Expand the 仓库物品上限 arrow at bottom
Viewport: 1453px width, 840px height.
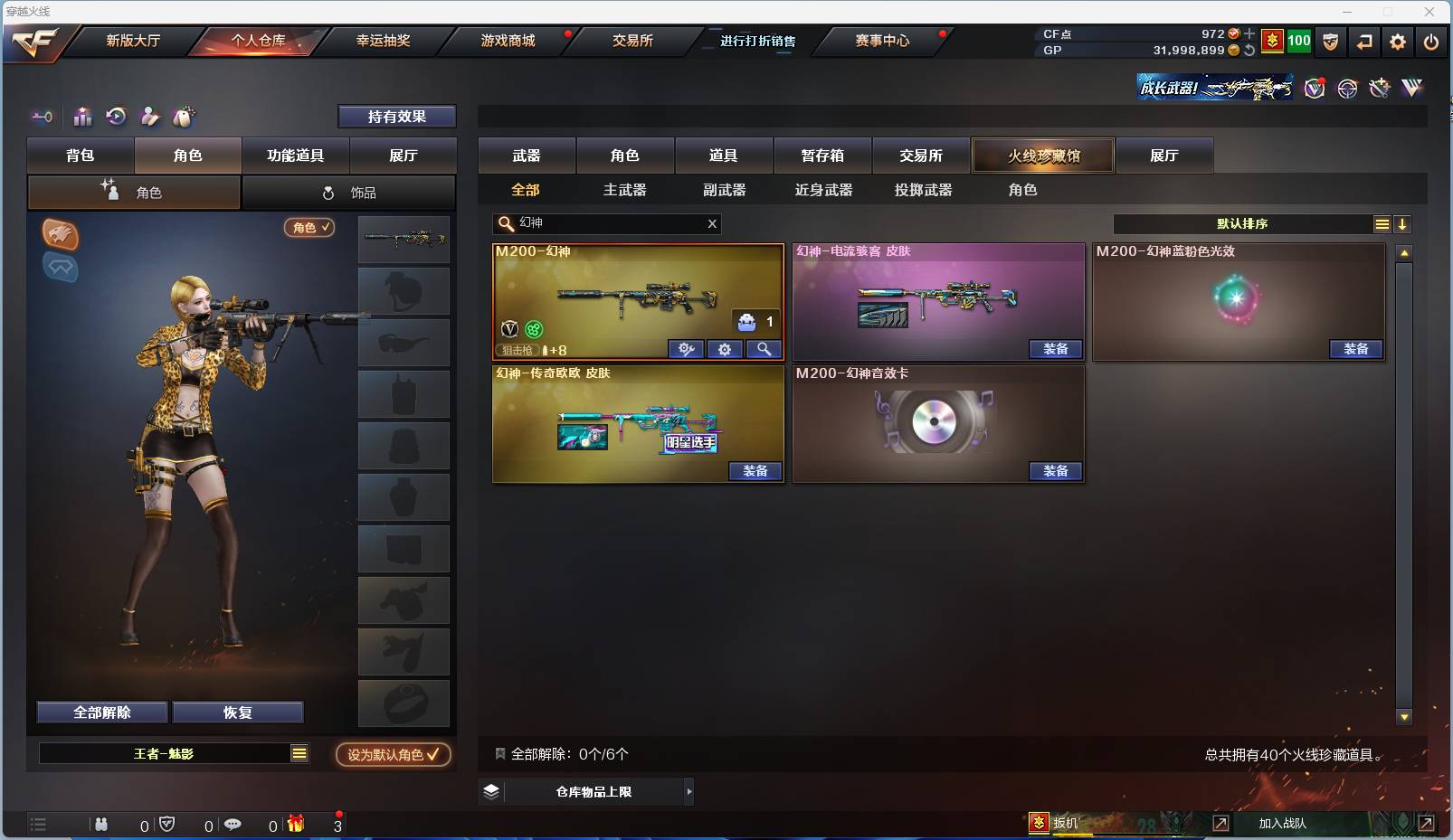click(689, 791)
